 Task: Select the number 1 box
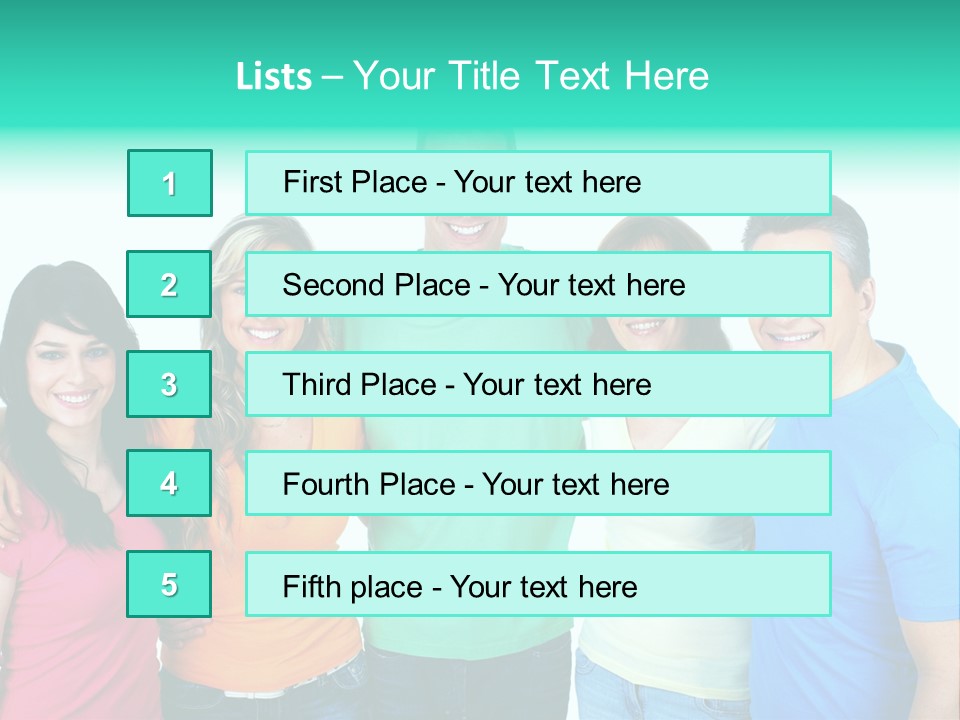(x=170, y=183)
